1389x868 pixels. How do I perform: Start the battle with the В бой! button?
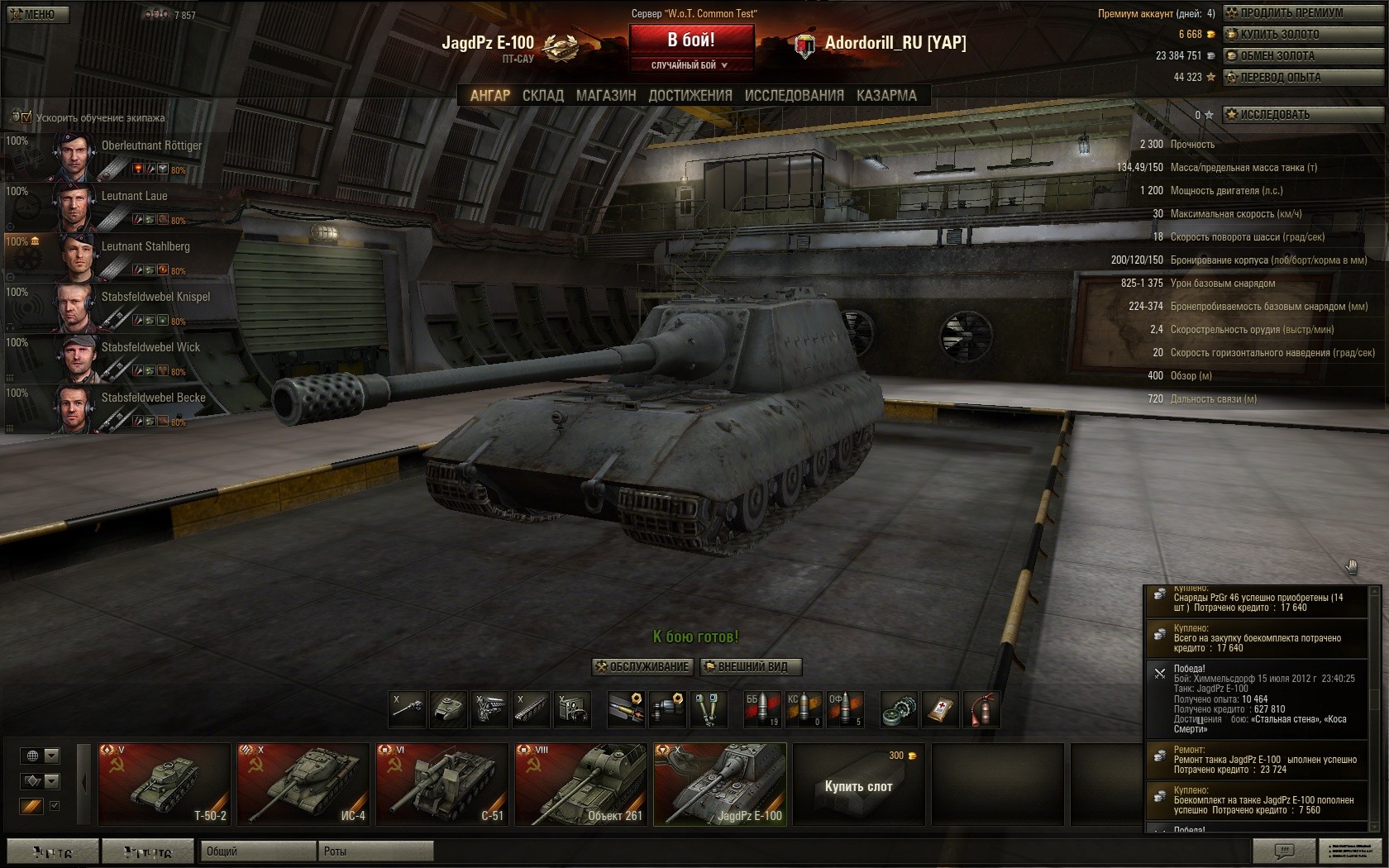click(x=691, y=40)
